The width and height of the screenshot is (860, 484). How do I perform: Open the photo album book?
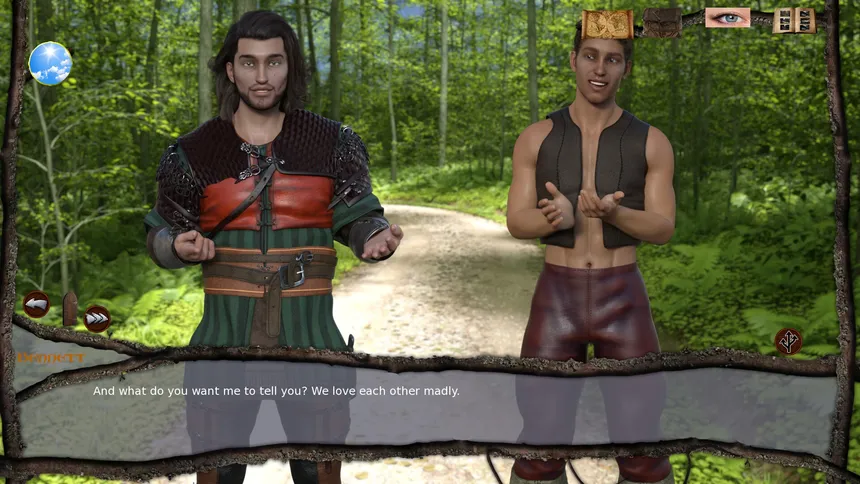[793, 20]
